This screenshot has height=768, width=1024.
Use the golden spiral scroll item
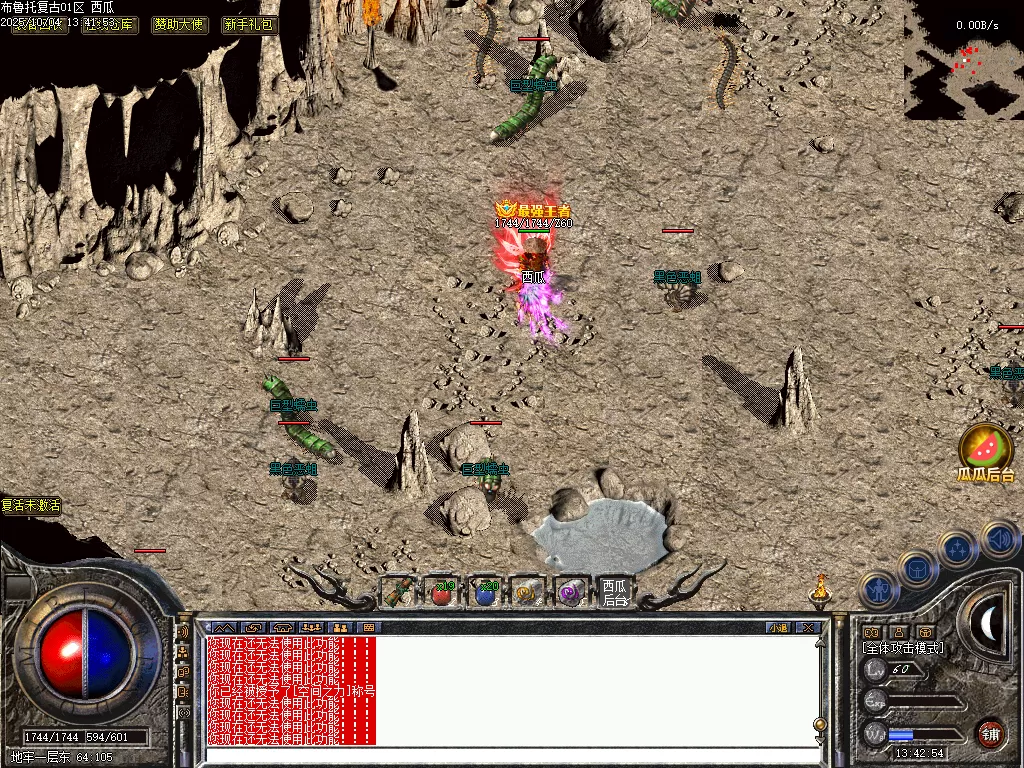click(x=527, y=593)
